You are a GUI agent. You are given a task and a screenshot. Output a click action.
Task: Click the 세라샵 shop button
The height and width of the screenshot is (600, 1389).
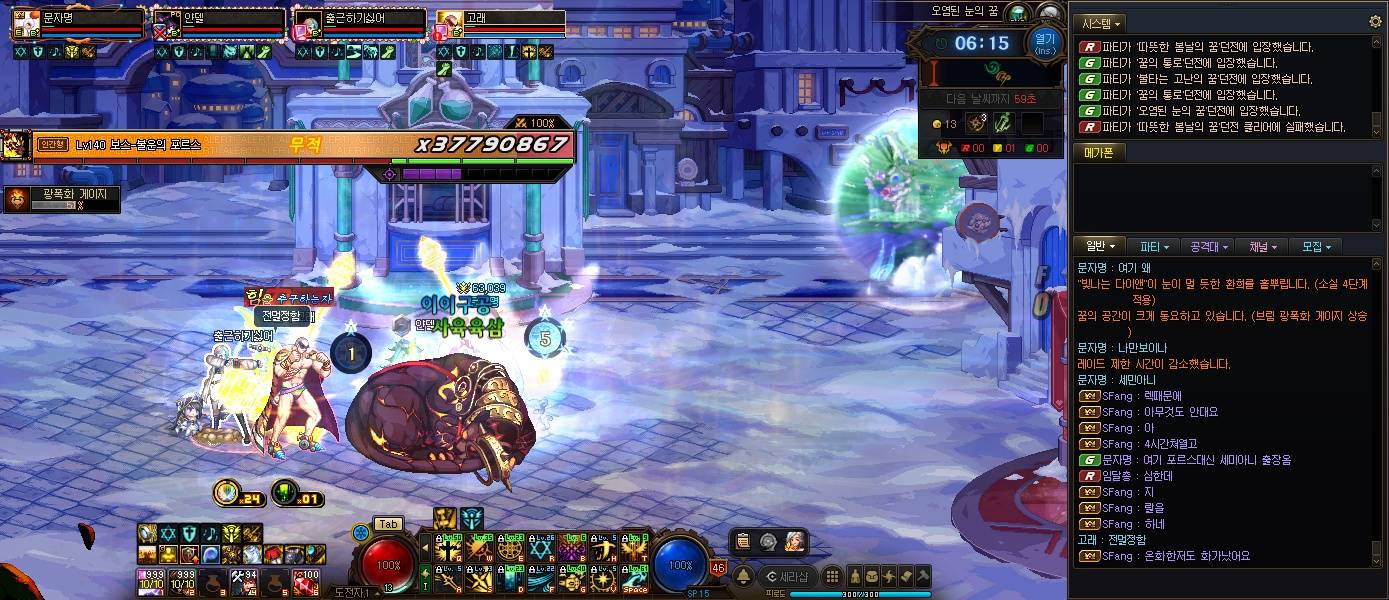point(786,576)
